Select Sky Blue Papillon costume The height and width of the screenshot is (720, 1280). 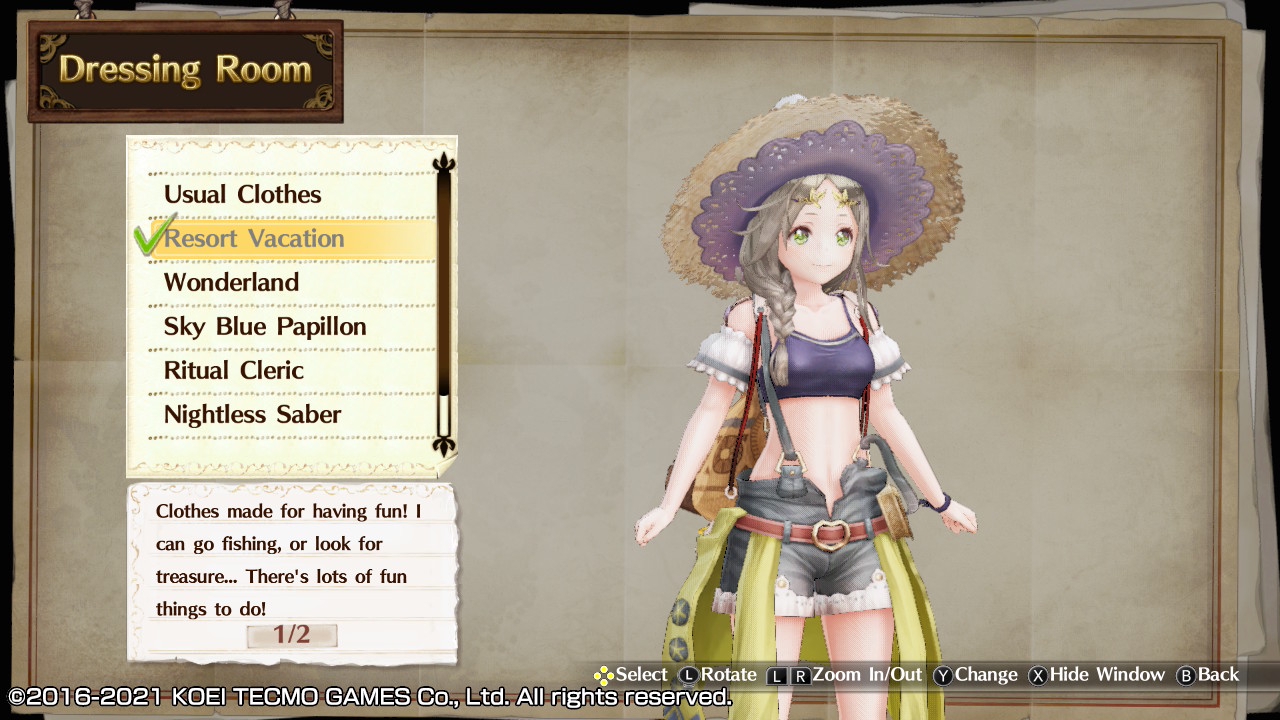(x=265, y=326)
